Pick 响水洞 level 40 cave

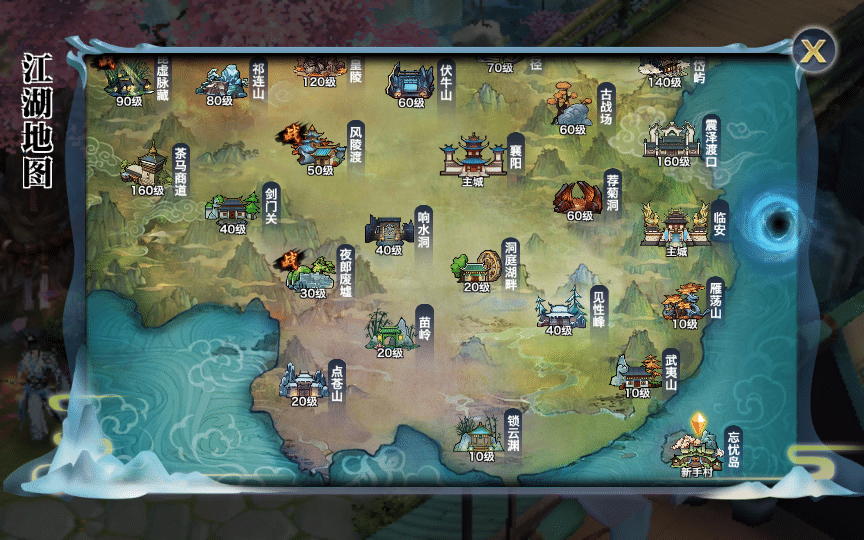388,229
